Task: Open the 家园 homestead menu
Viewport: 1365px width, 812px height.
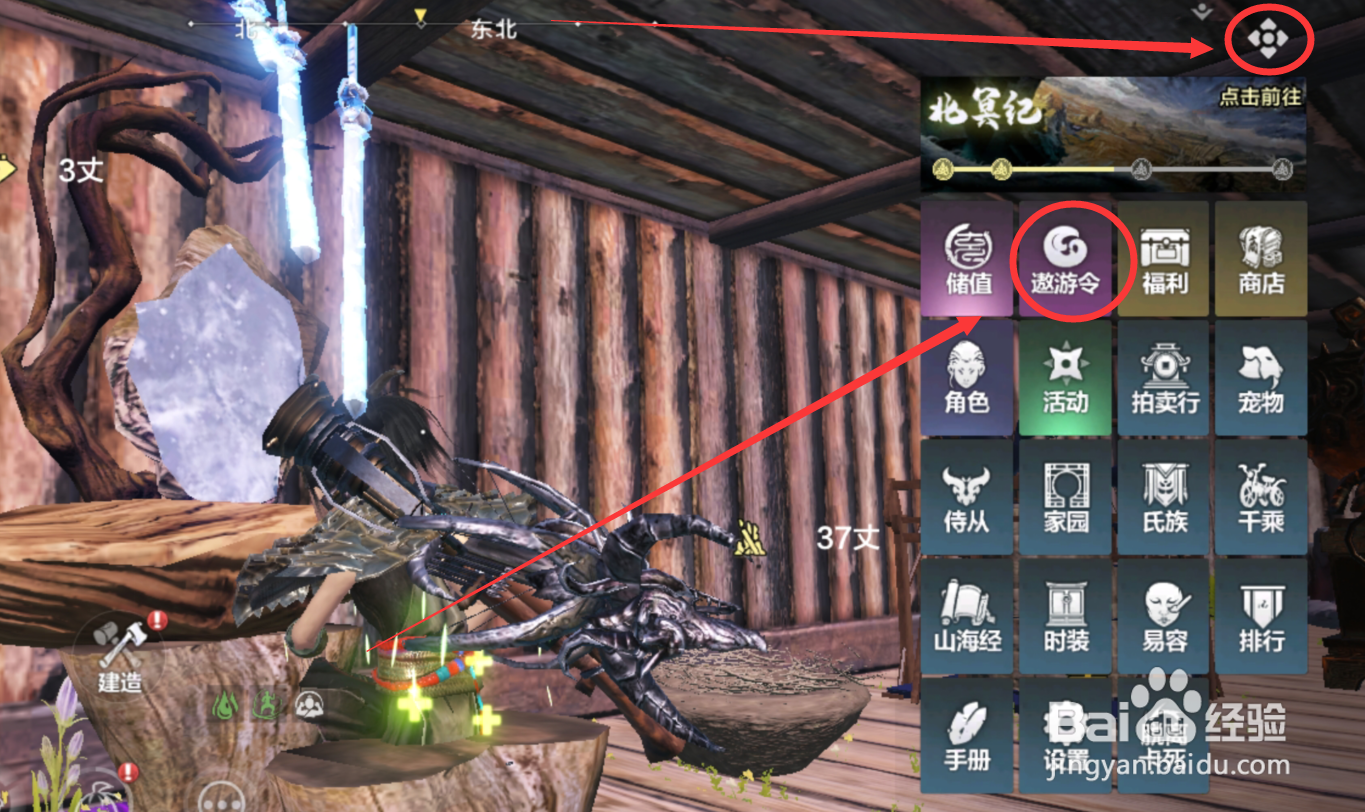Action: [x=1066, y=497]
